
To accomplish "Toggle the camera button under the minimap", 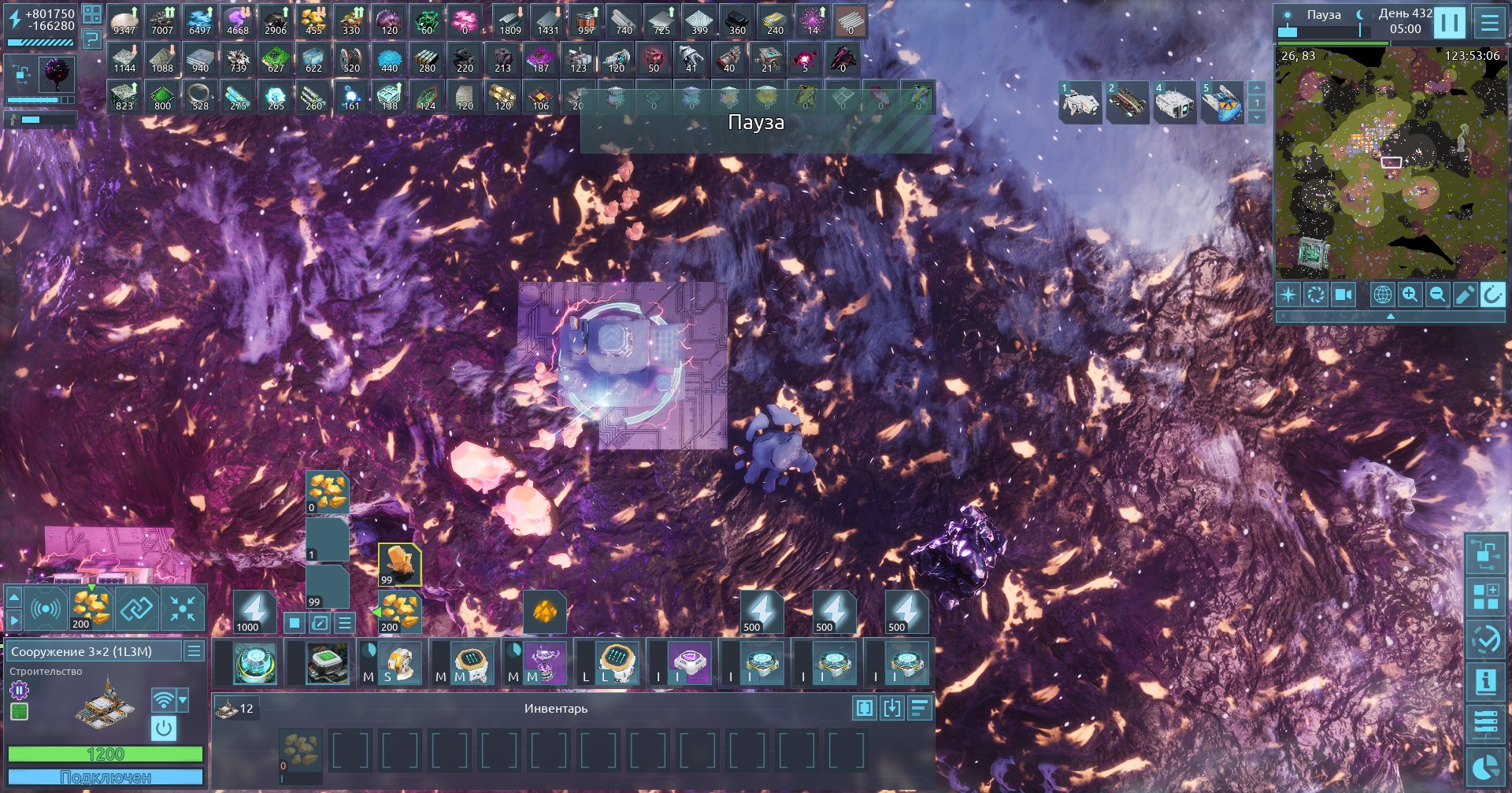I will tap(1343, 295).
